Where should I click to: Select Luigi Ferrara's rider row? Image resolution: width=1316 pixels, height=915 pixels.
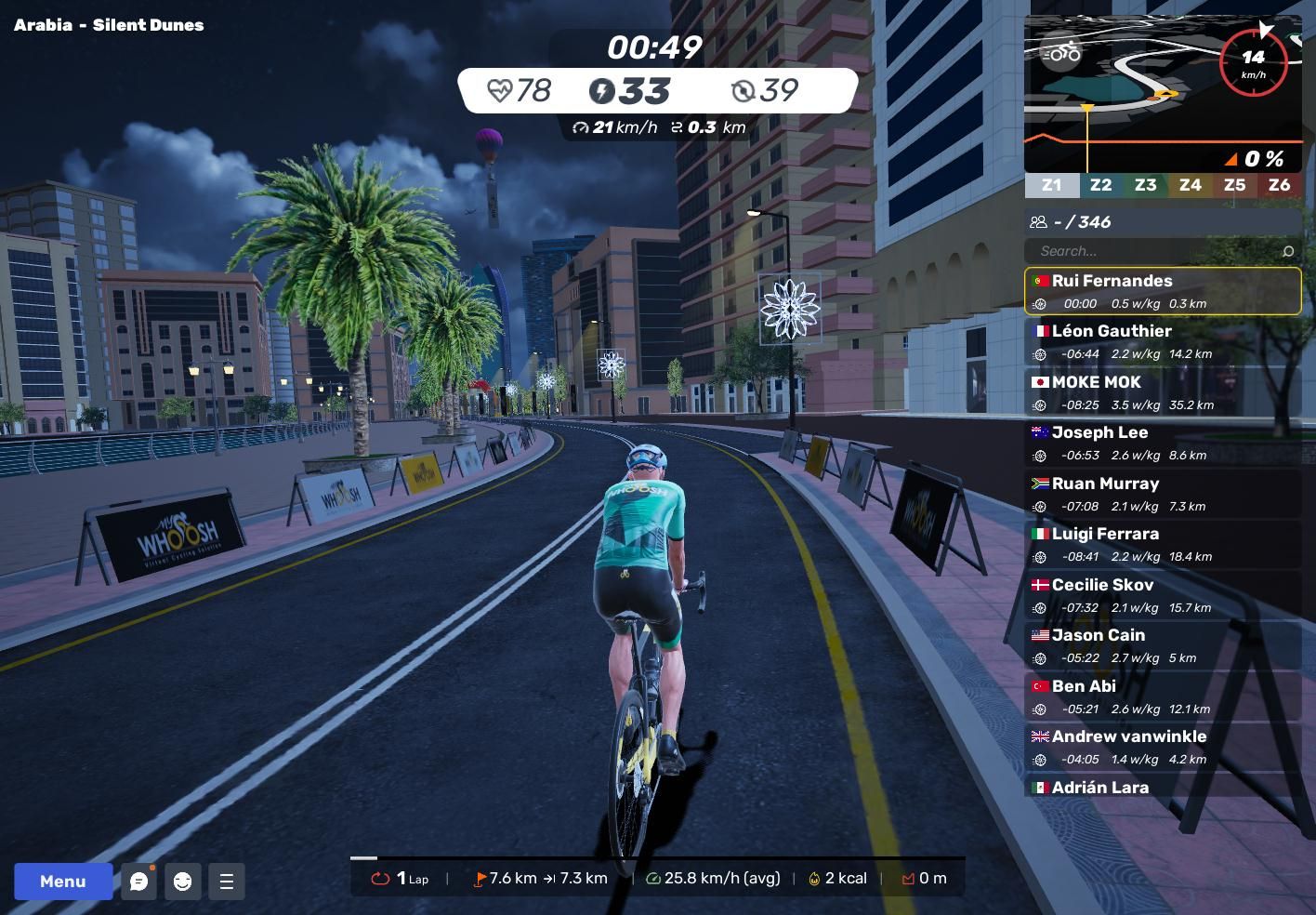1163,544
